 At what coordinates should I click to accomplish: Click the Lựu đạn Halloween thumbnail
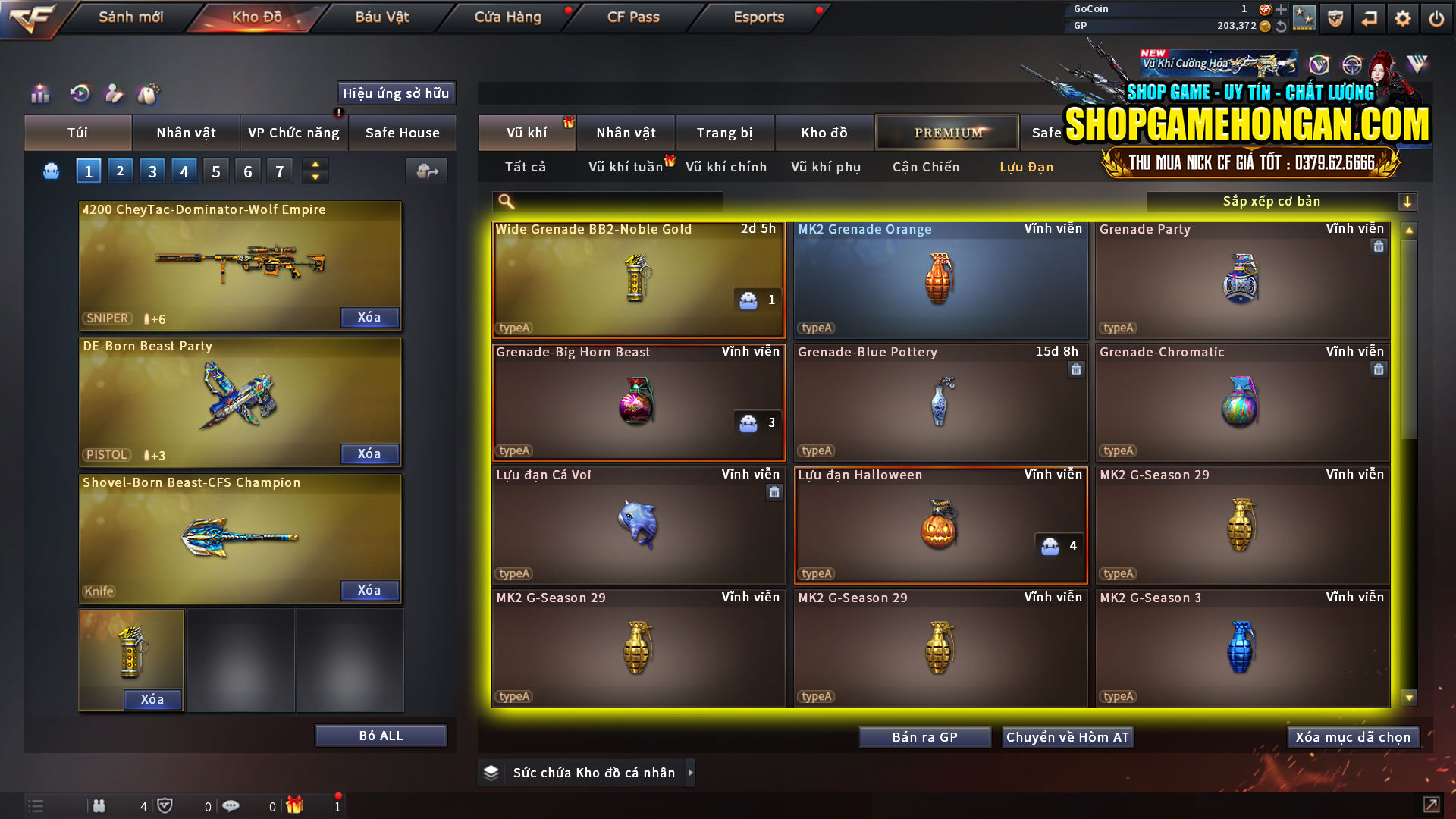click(x=940, y=526)
